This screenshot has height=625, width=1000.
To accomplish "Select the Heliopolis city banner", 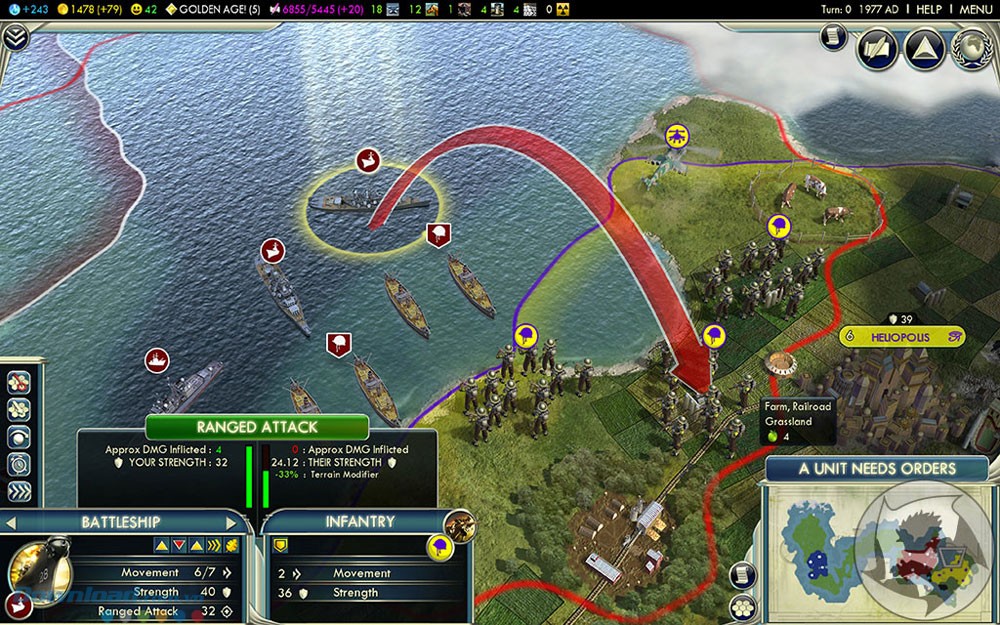I will coord(901,337).
